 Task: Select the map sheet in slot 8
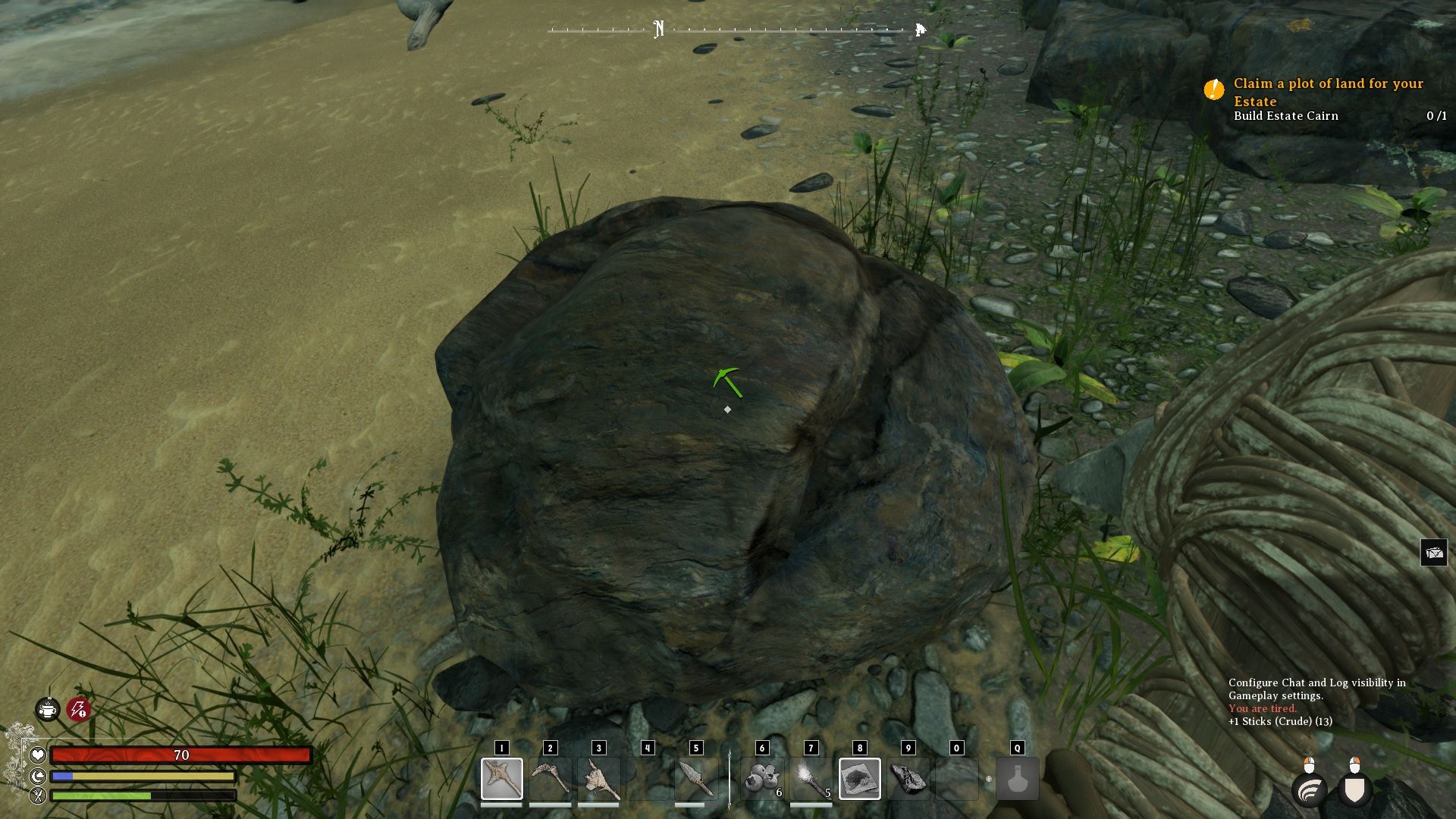tap(859, 779)
